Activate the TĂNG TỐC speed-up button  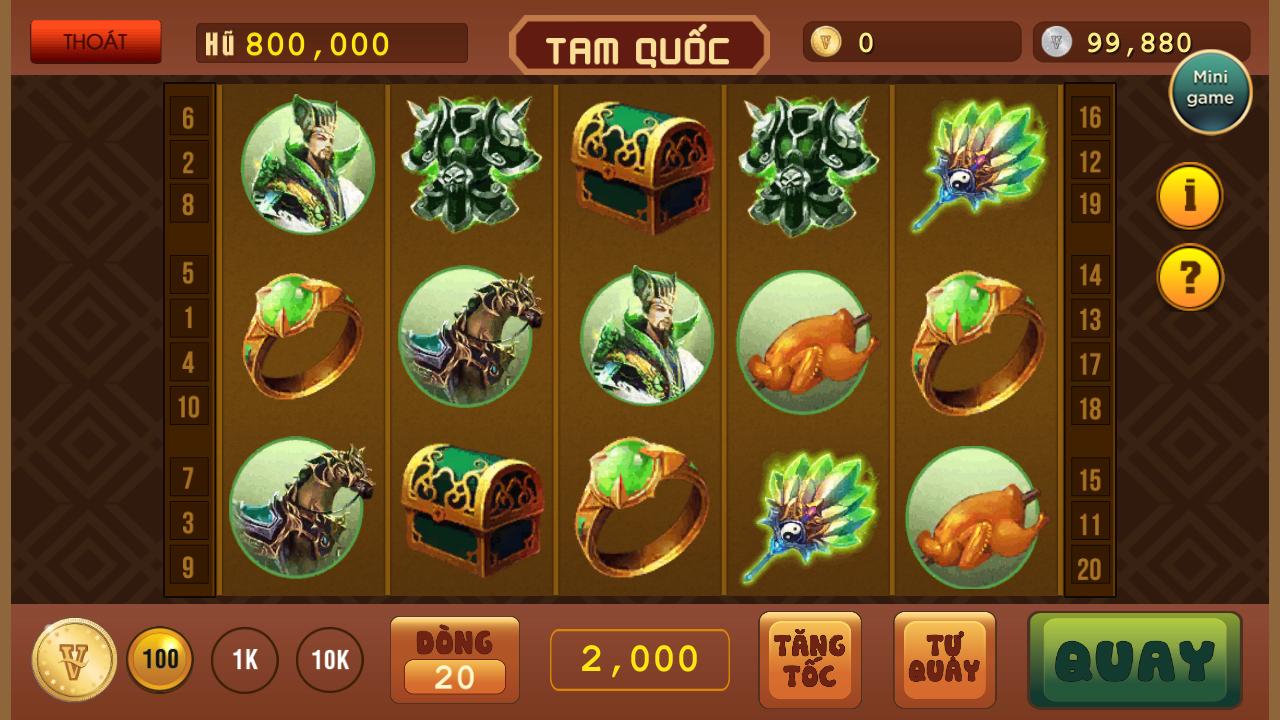tap(810, 660)
